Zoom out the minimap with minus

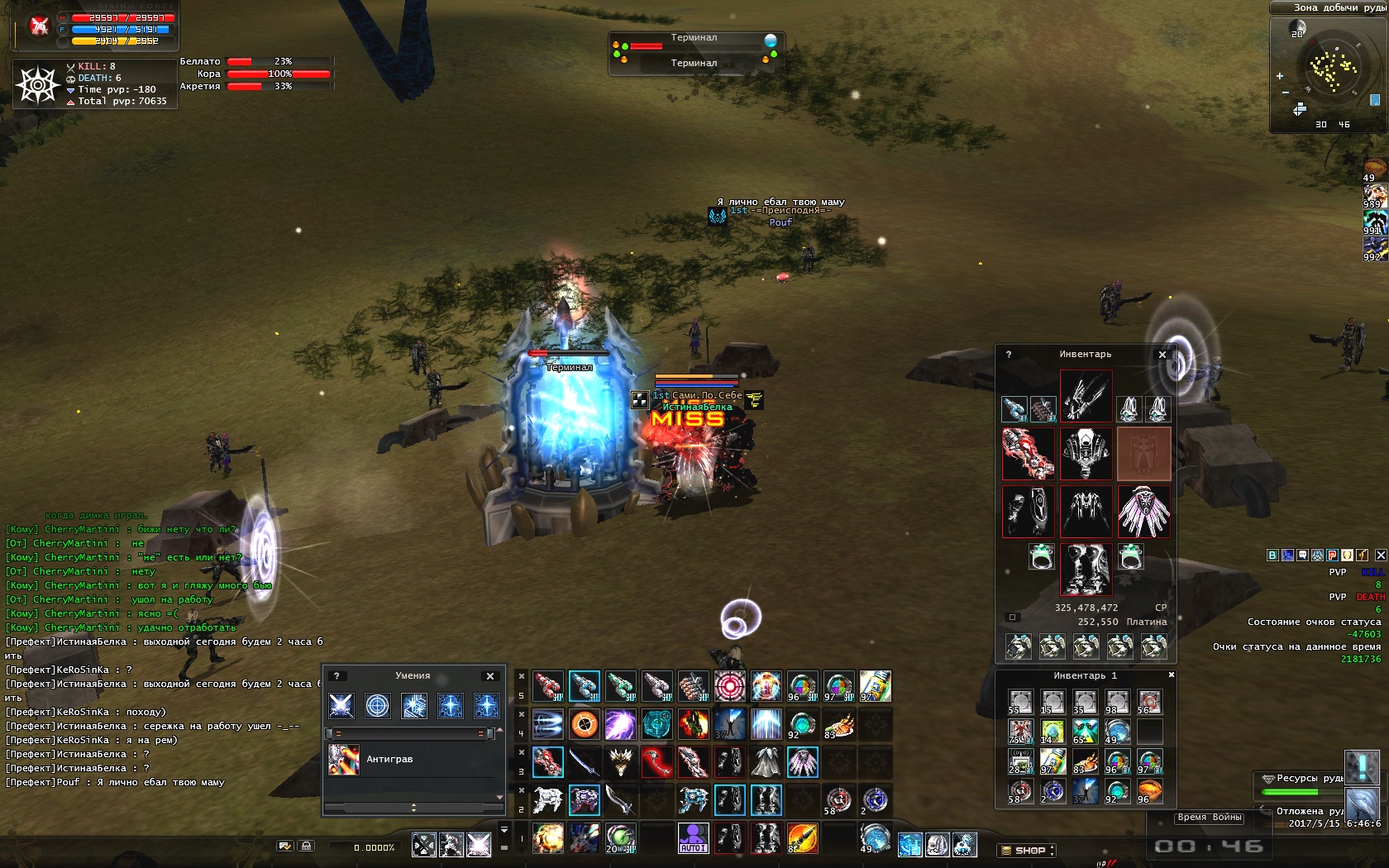click(x=1285, y=92)
